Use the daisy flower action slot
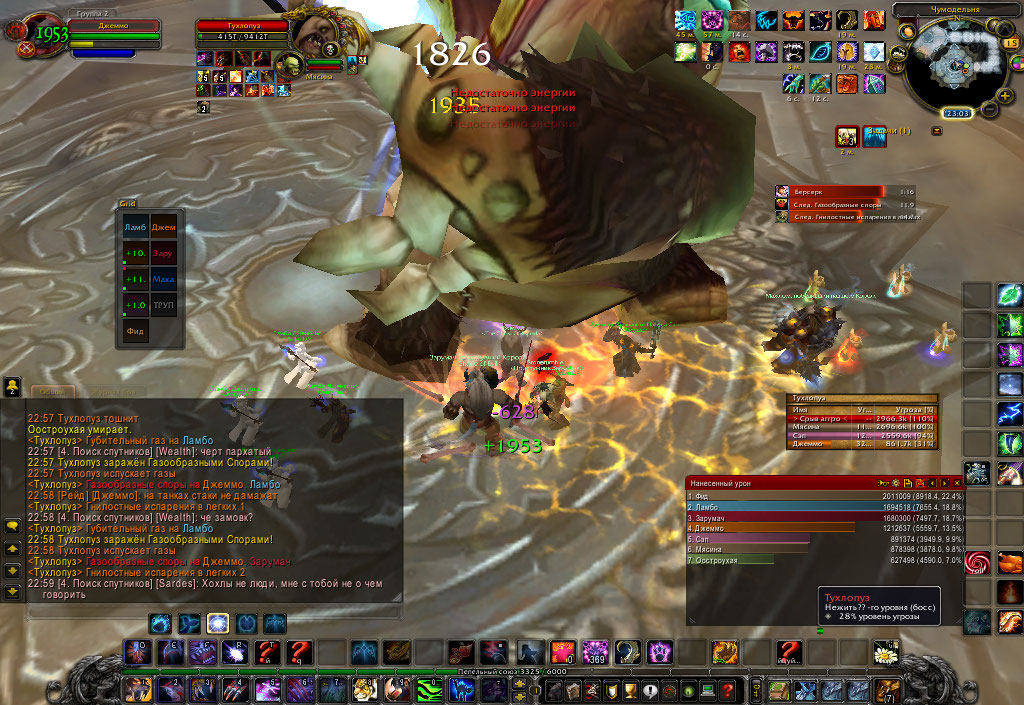This screenshot has height=705, width=1024. click(x=883, y=653)
